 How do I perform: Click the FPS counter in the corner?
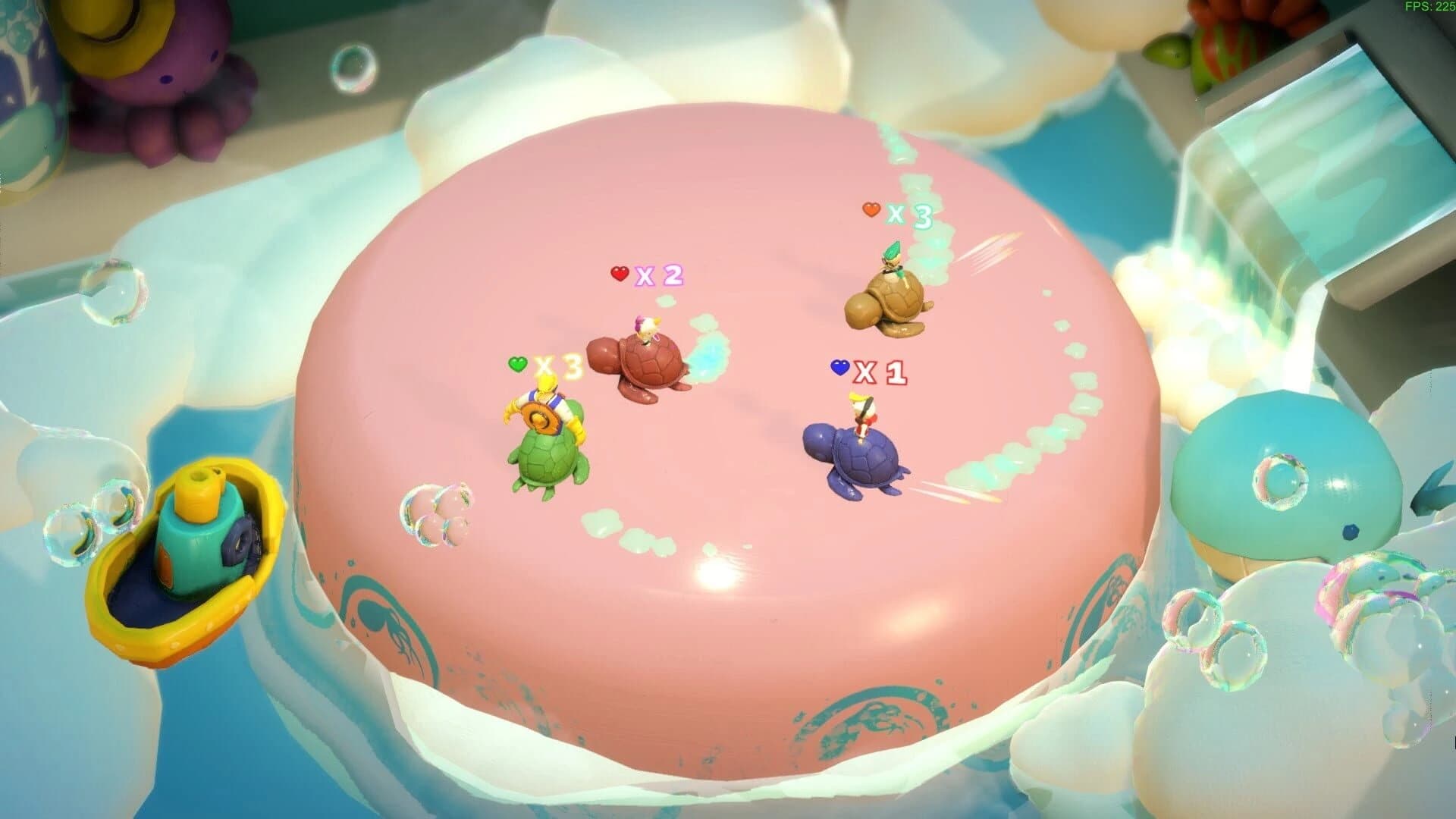(1432, 9)
